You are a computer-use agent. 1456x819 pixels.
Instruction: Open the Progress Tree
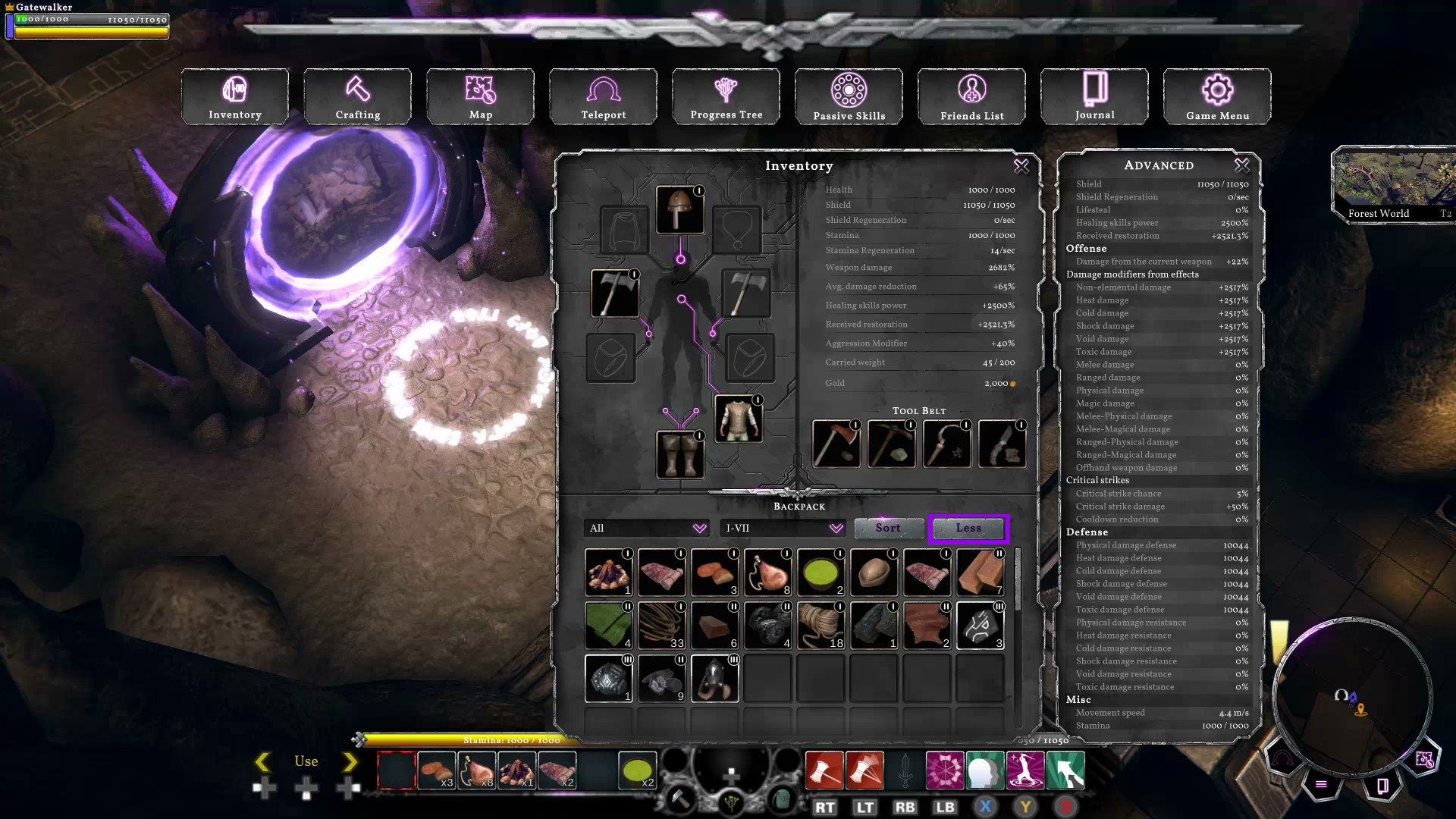[726, 96]
